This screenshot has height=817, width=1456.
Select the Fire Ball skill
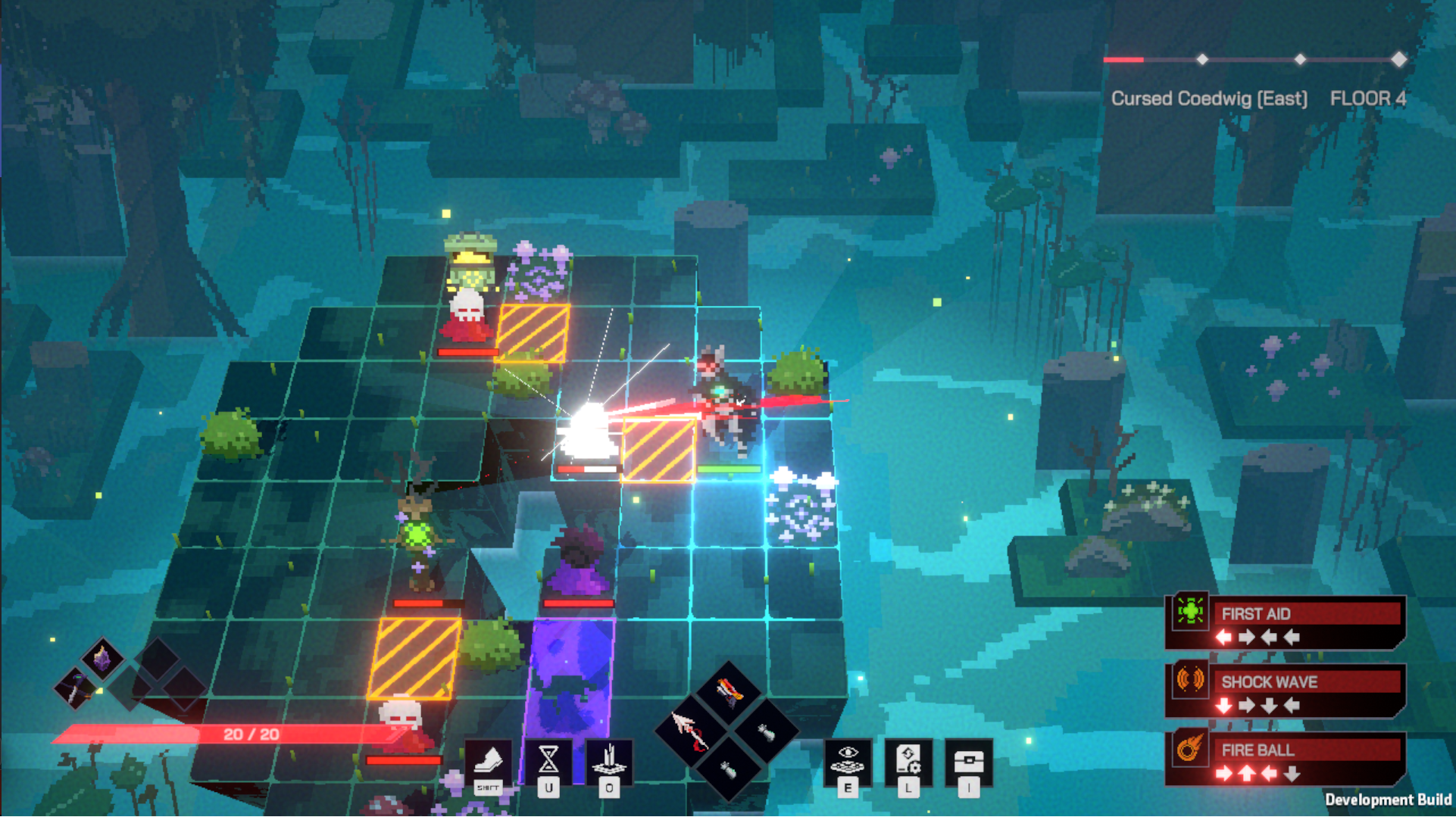coord(1286,759)
